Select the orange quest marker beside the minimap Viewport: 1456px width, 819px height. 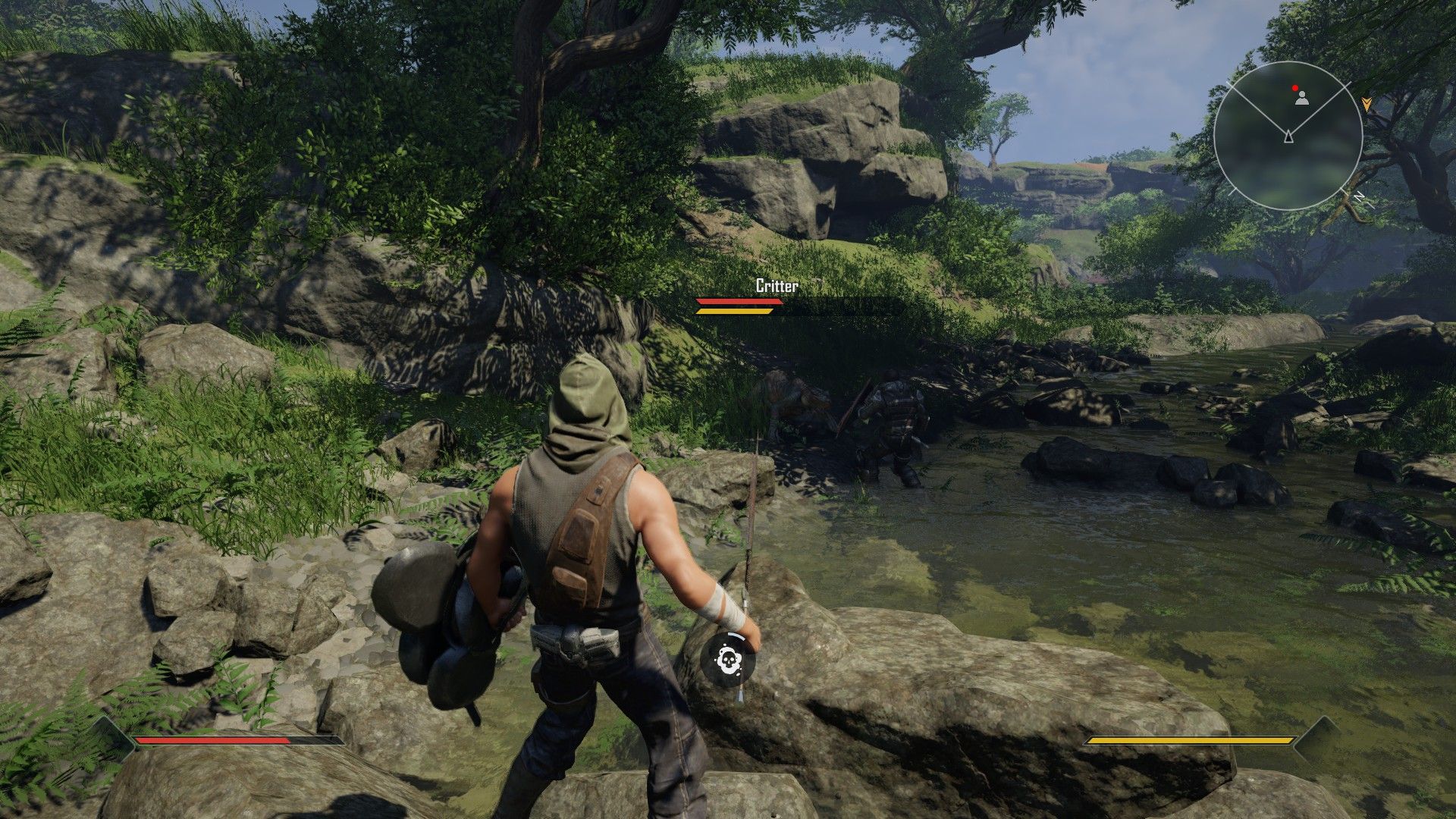tap(1367, 104)
